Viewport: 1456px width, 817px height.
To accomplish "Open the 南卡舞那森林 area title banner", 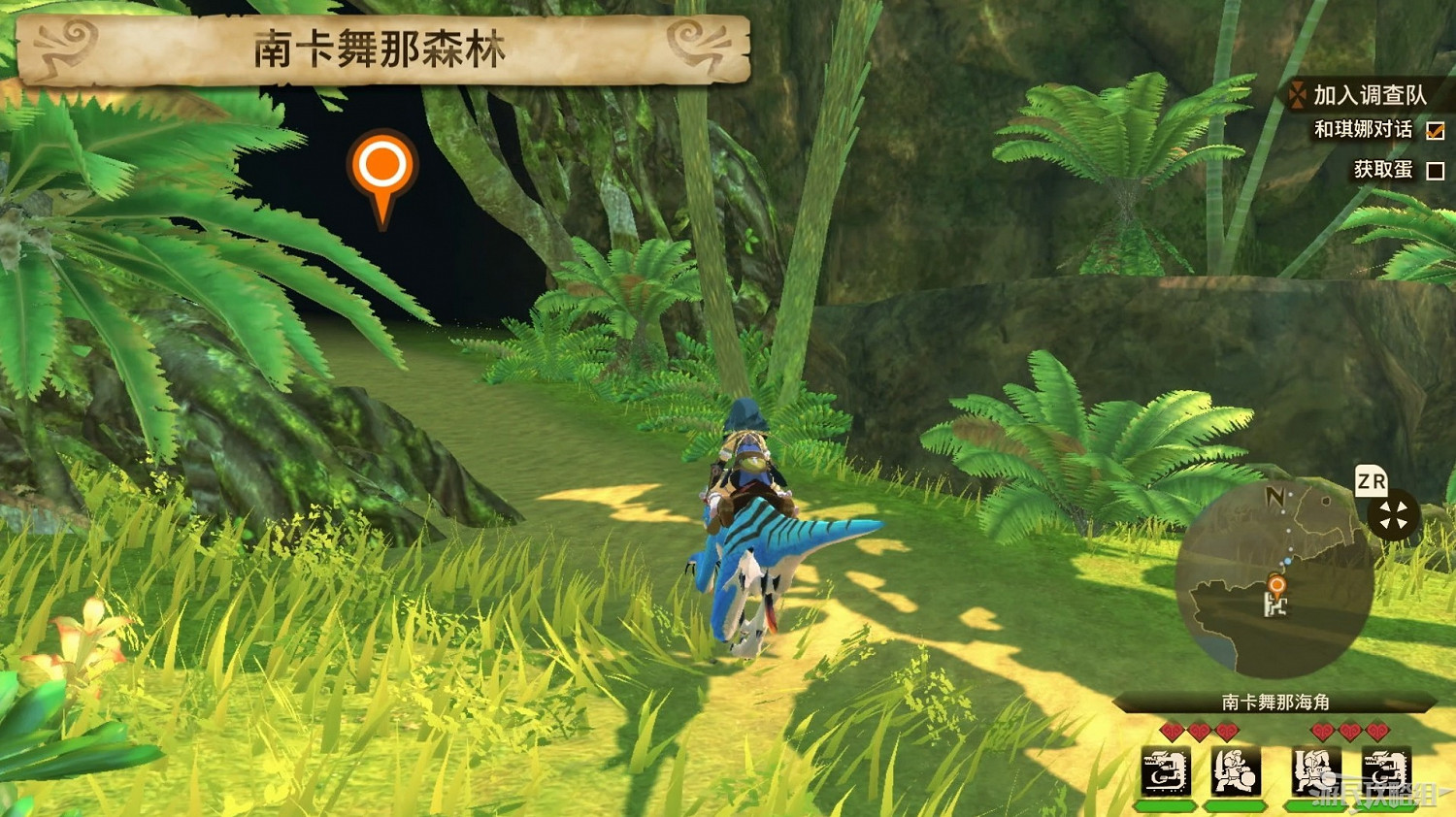I will 374,52.
